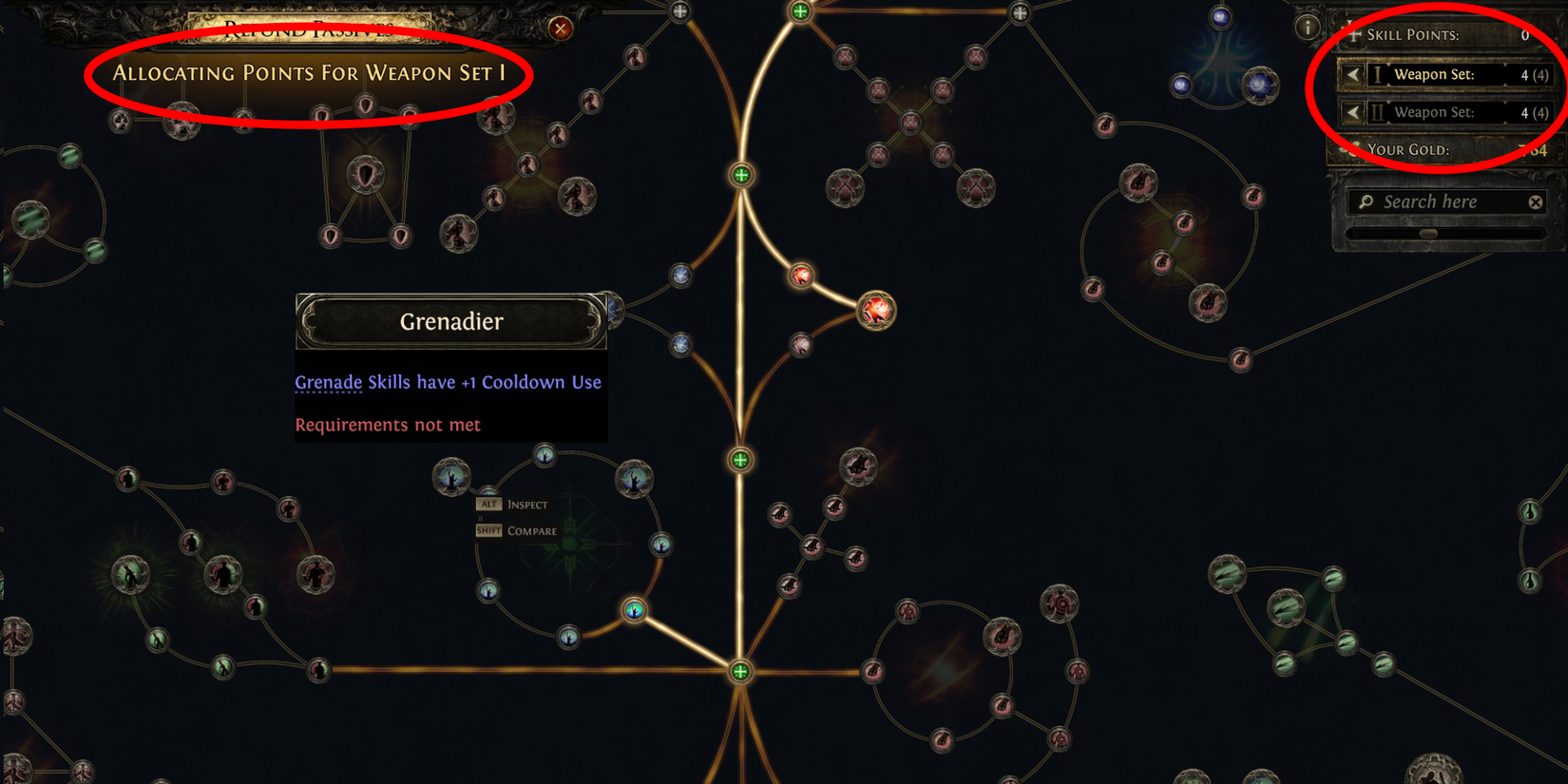Select the magnifying glass search icon
The image size is (1568, 784).
[1366, 201]
